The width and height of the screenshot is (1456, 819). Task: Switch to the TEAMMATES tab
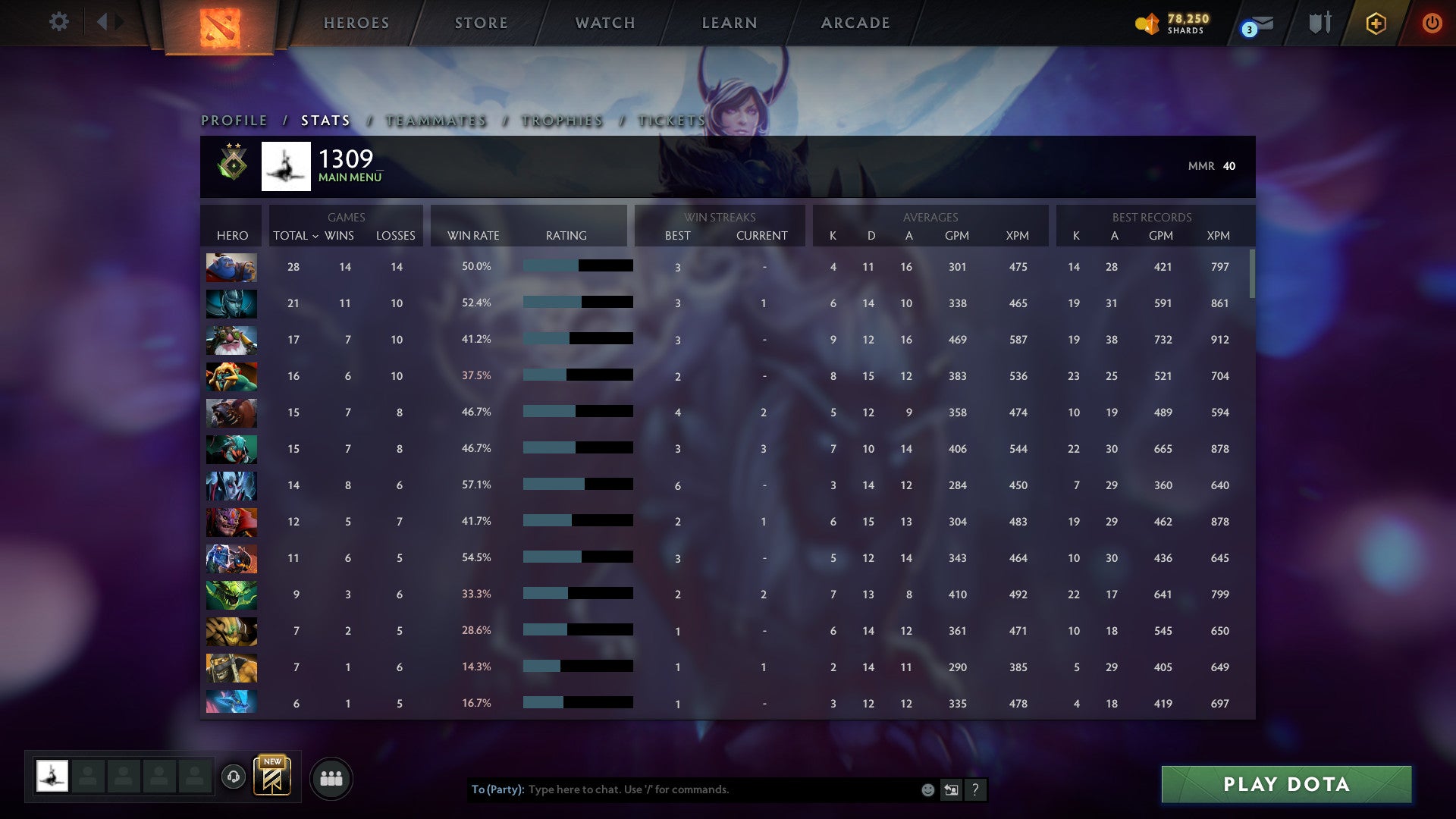[438, 120]
